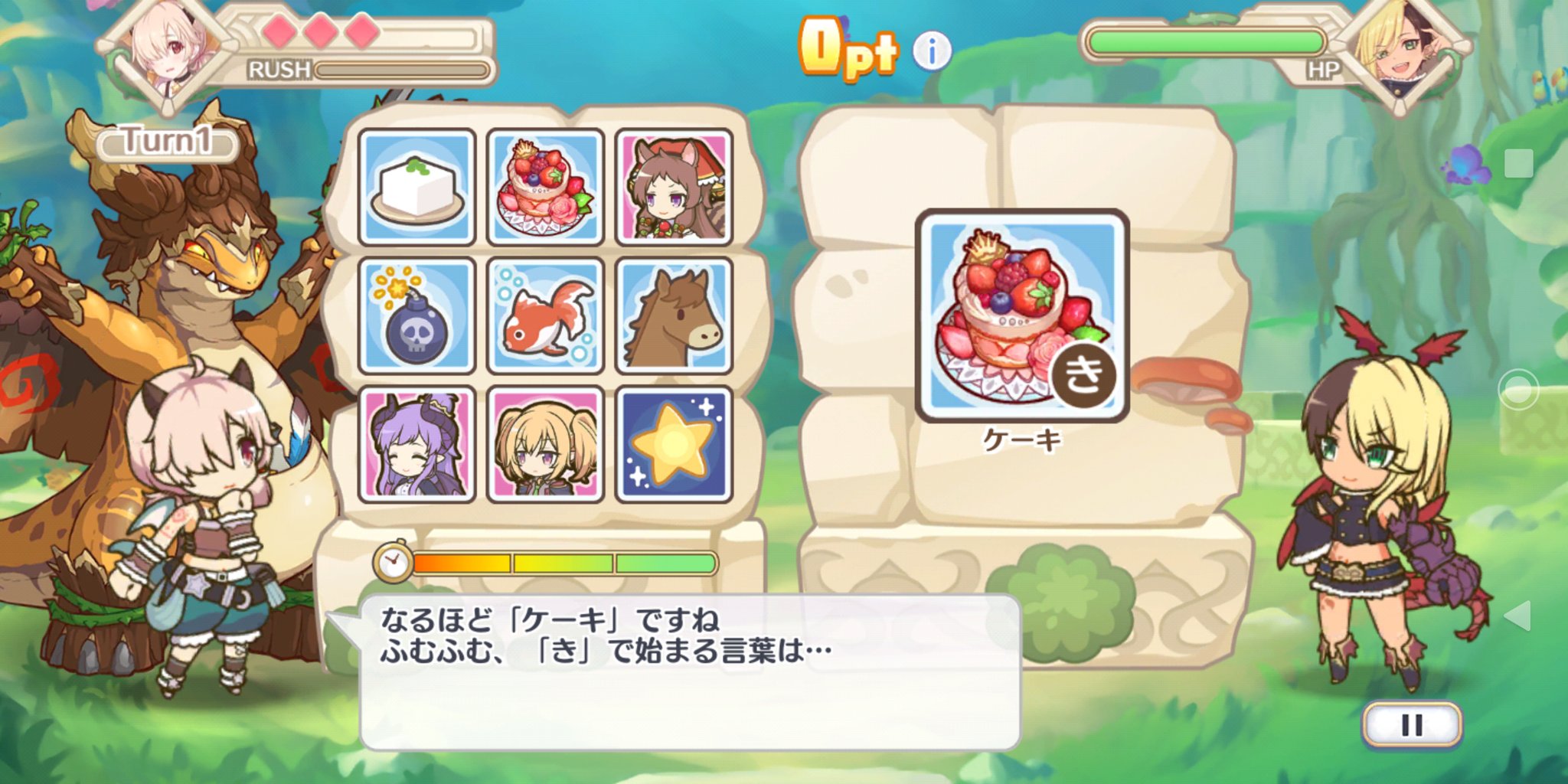Screen dimensions: 1568x784
Task: Tap the 0pt score counter
Action: click(x=848, y=46)
